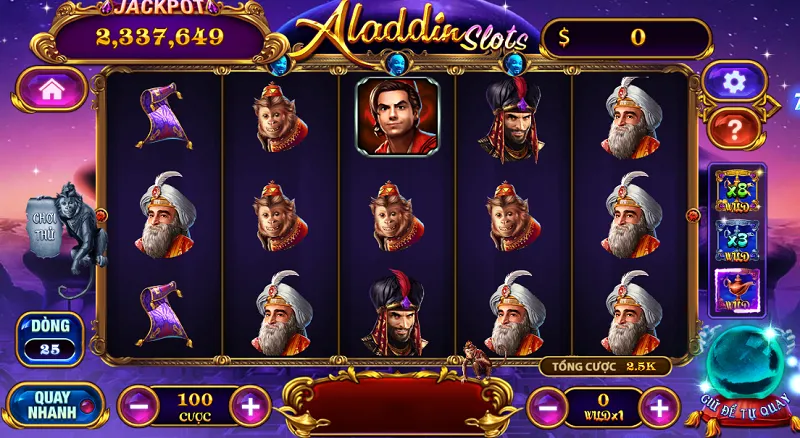The height and width of the screenshot is (438, 800).
Task: Show the question mark help page
Action: (734, 127)
